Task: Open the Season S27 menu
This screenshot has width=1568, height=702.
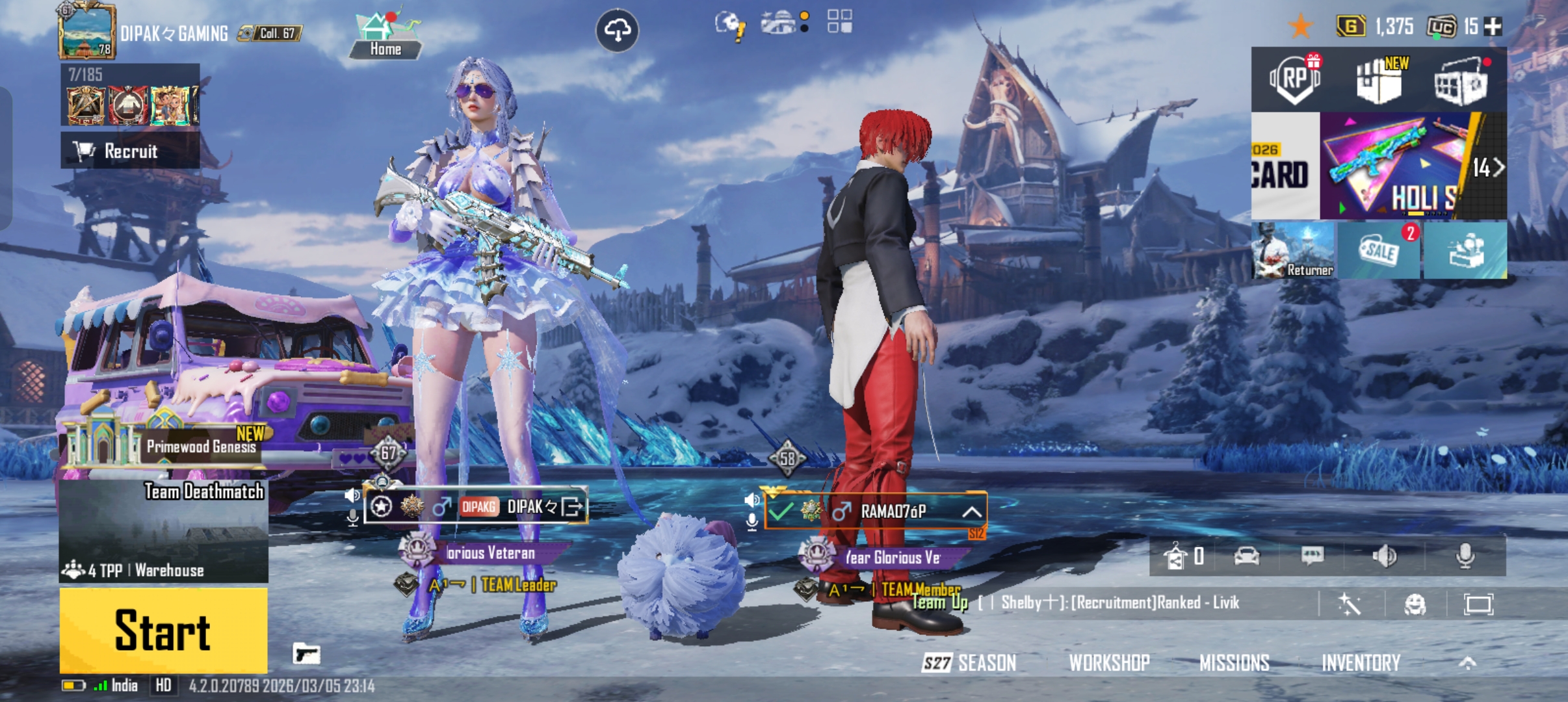Action: 969,663
